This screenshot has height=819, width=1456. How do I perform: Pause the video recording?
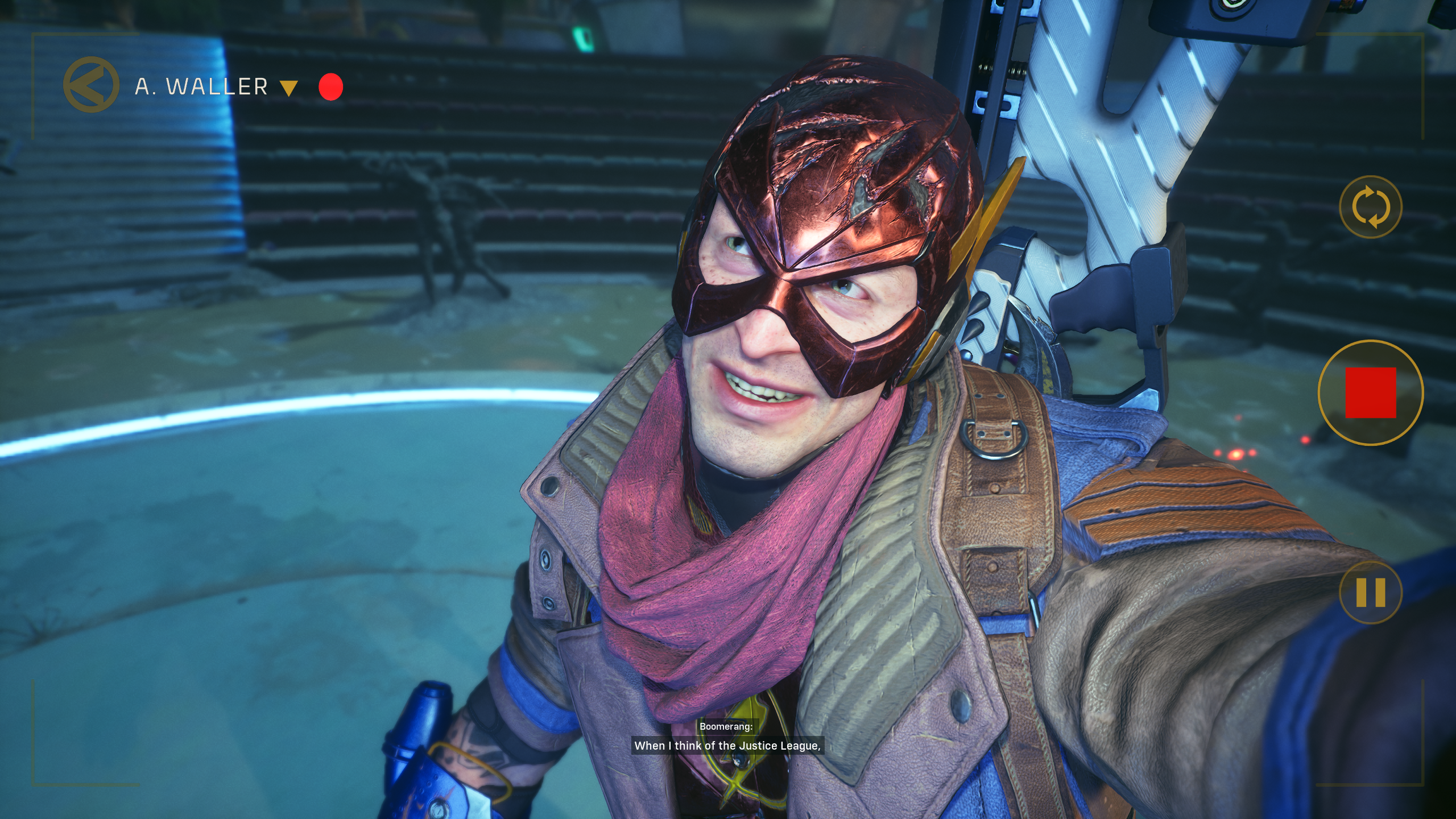pos(1371,592)
